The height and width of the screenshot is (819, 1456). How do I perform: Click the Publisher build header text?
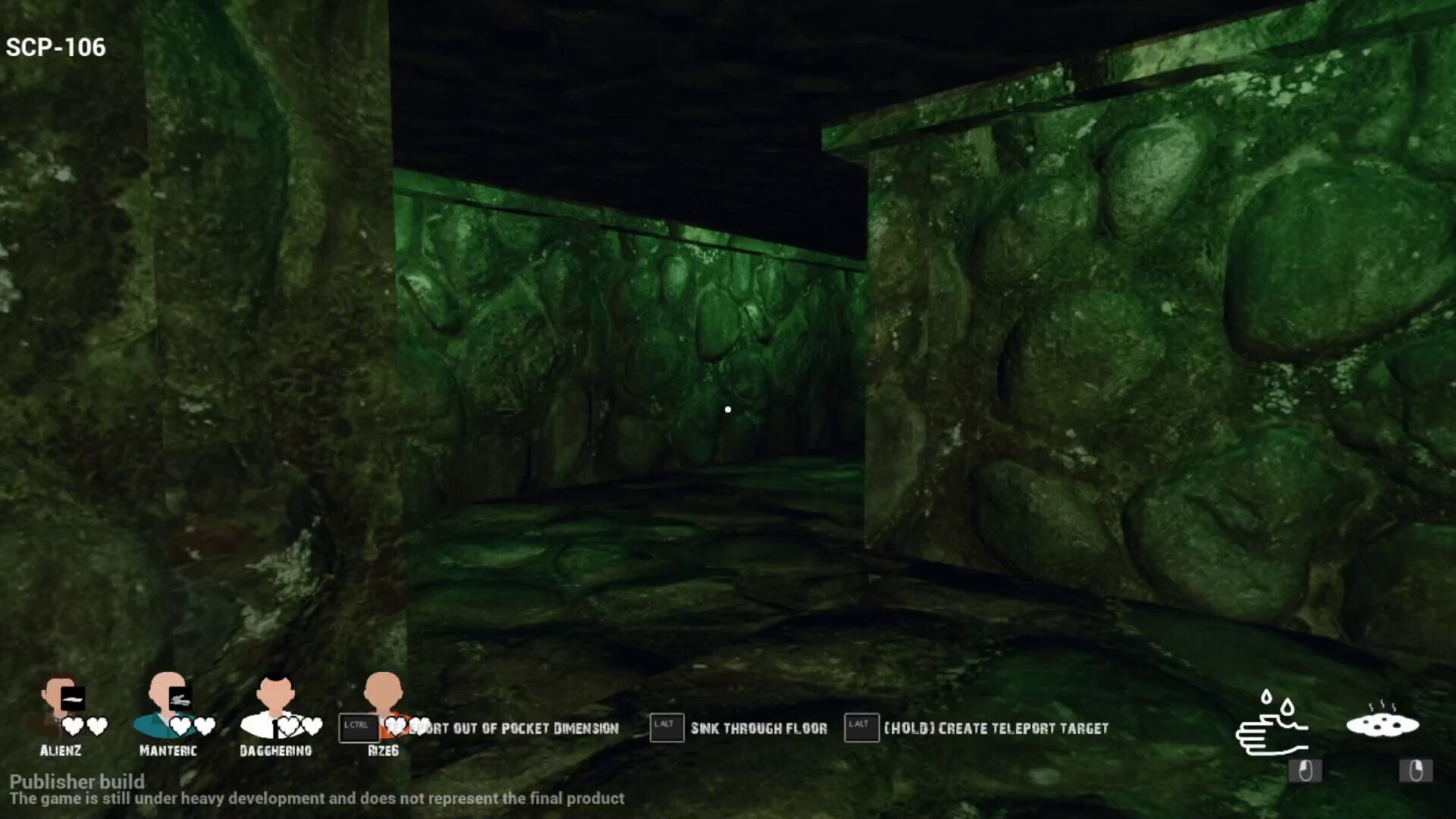pyautogui.click(x=78, y=781)
